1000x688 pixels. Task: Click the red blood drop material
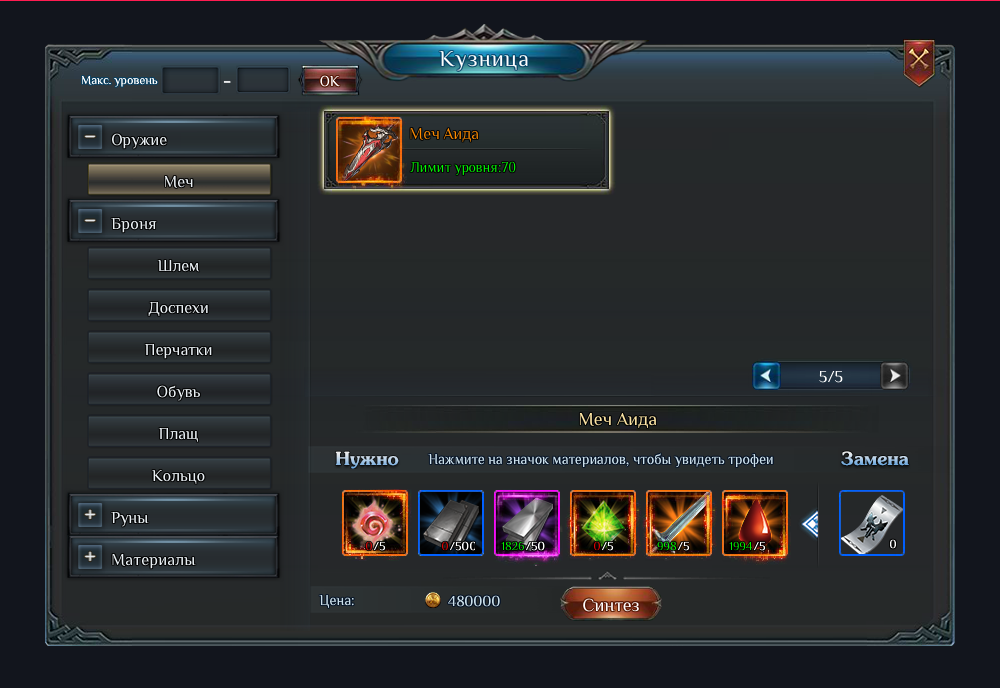755,522
